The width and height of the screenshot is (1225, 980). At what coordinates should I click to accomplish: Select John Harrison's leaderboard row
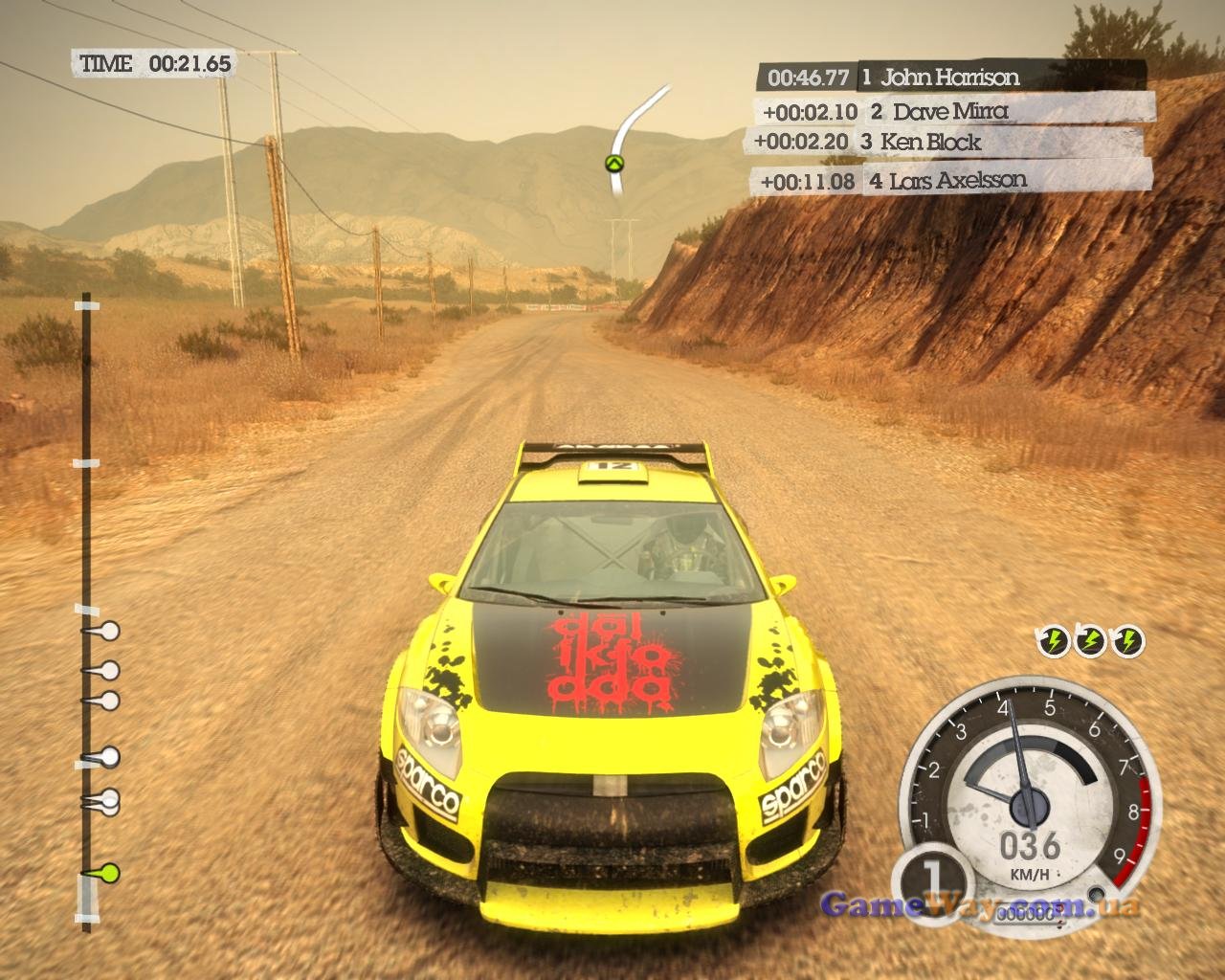click(951, 77)
